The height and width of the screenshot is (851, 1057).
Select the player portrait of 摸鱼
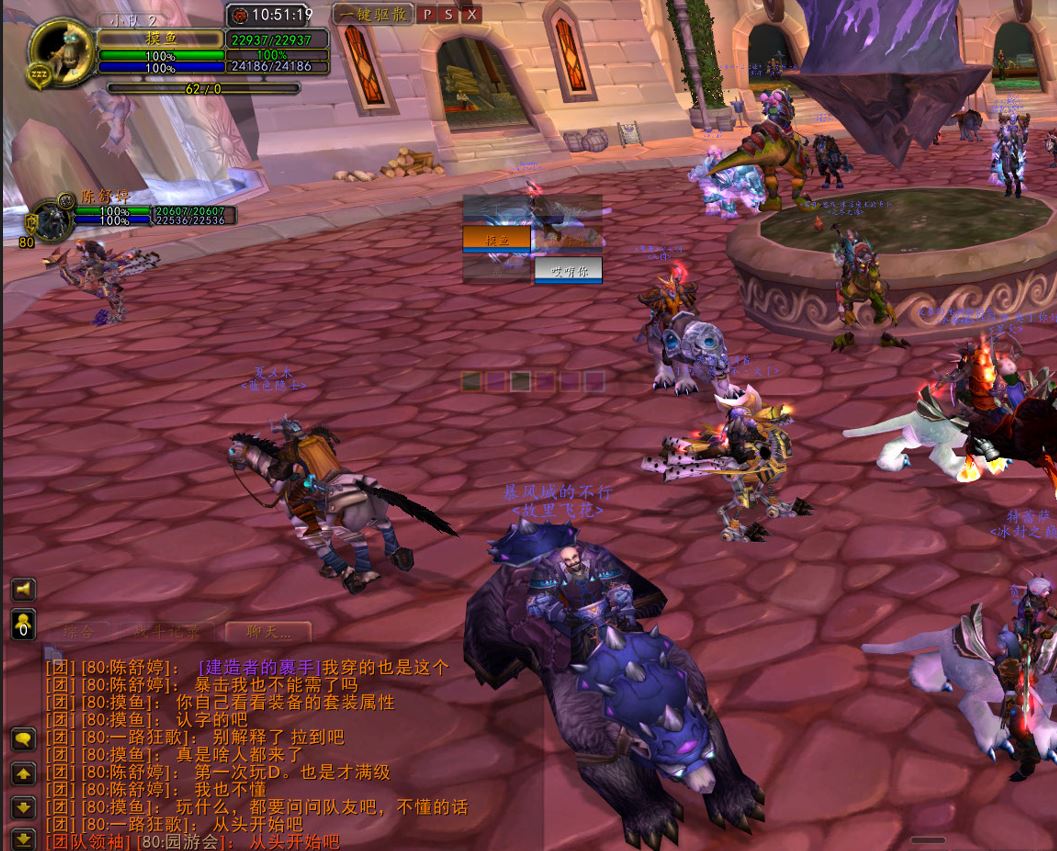tap(60, 50)
